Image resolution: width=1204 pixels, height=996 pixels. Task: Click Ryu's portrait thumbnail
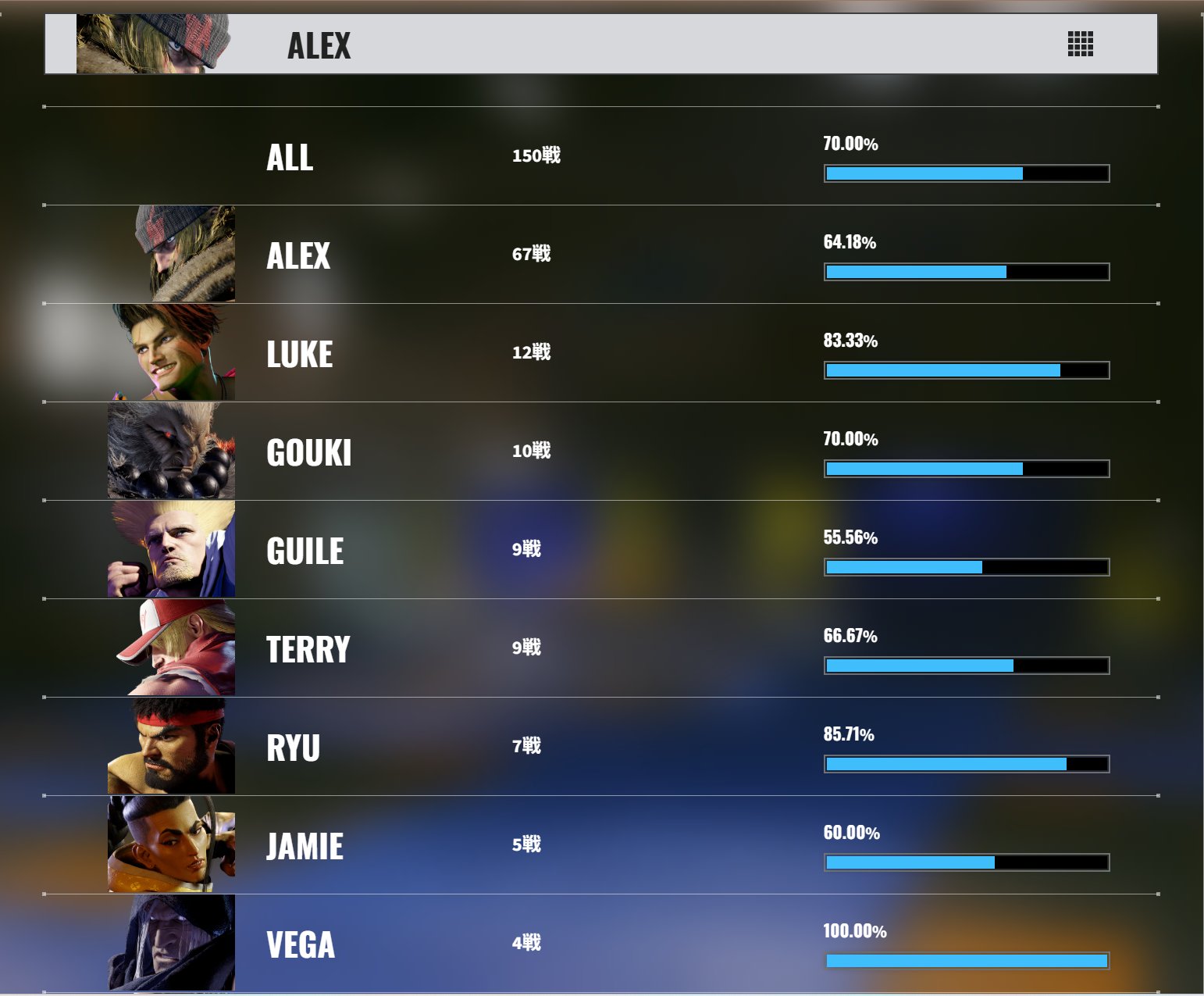(172, 747)
